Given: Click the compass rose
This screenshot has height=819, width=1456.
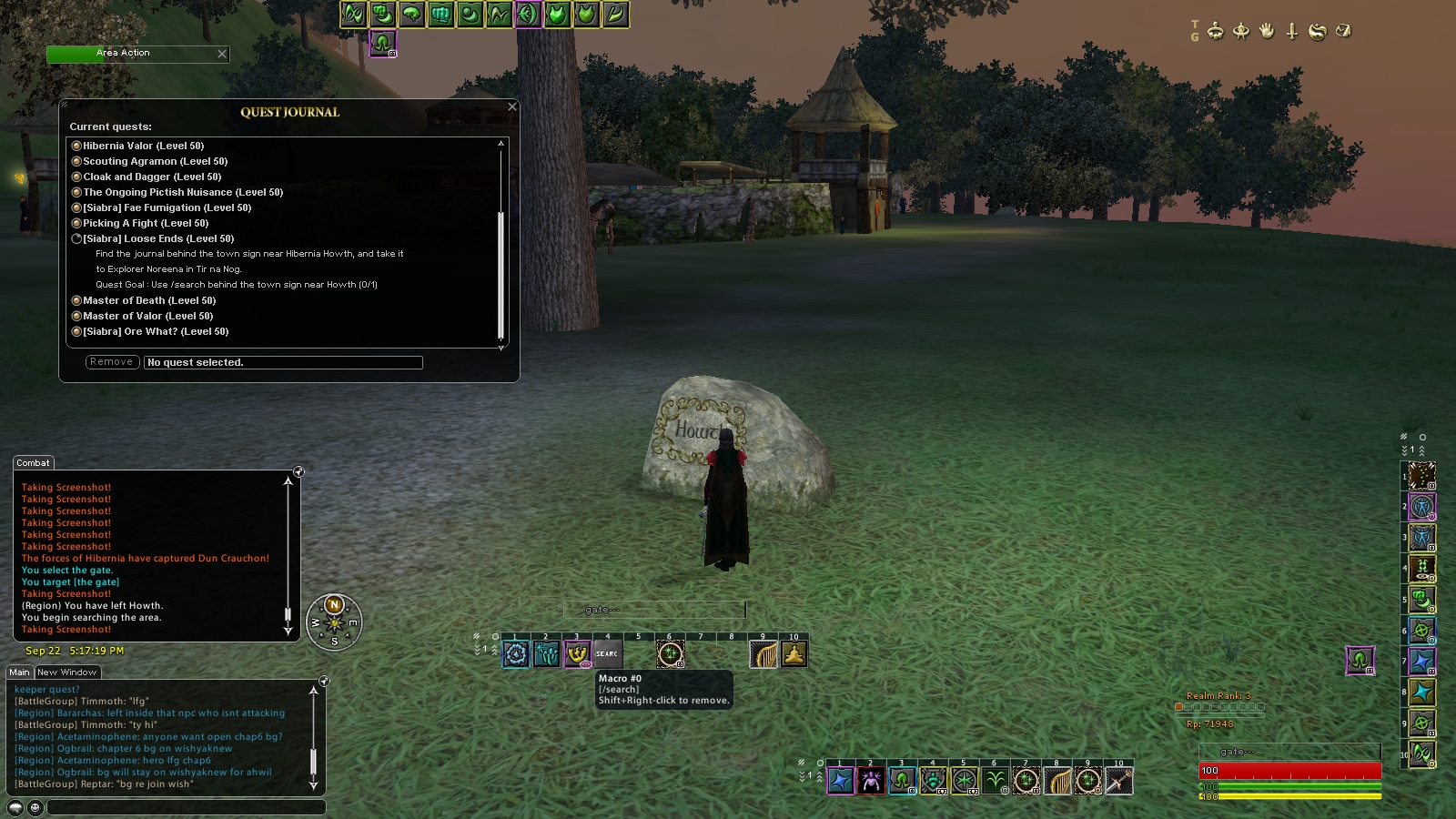Looking at the screenshot, I should click(x=334, y=622).
